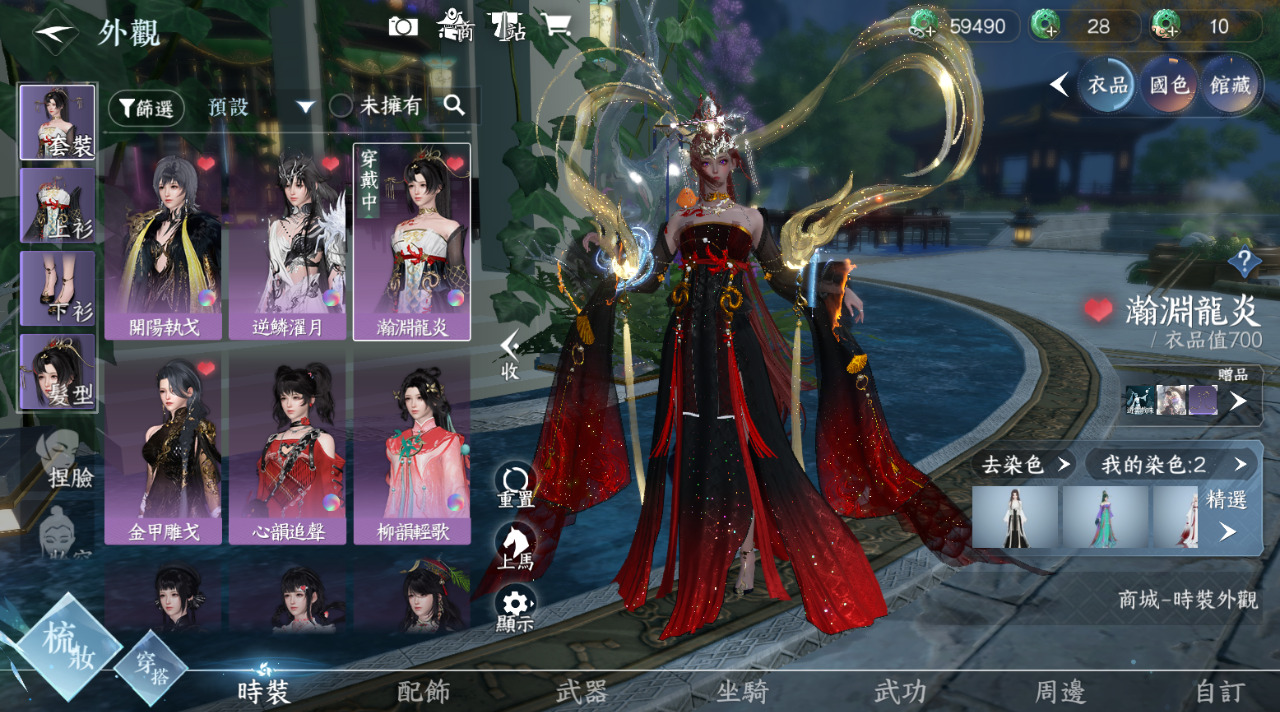Expand the 預設 sort dropdown
The height and width of the screenshot is (712, 1280).
tap(305, 107)
